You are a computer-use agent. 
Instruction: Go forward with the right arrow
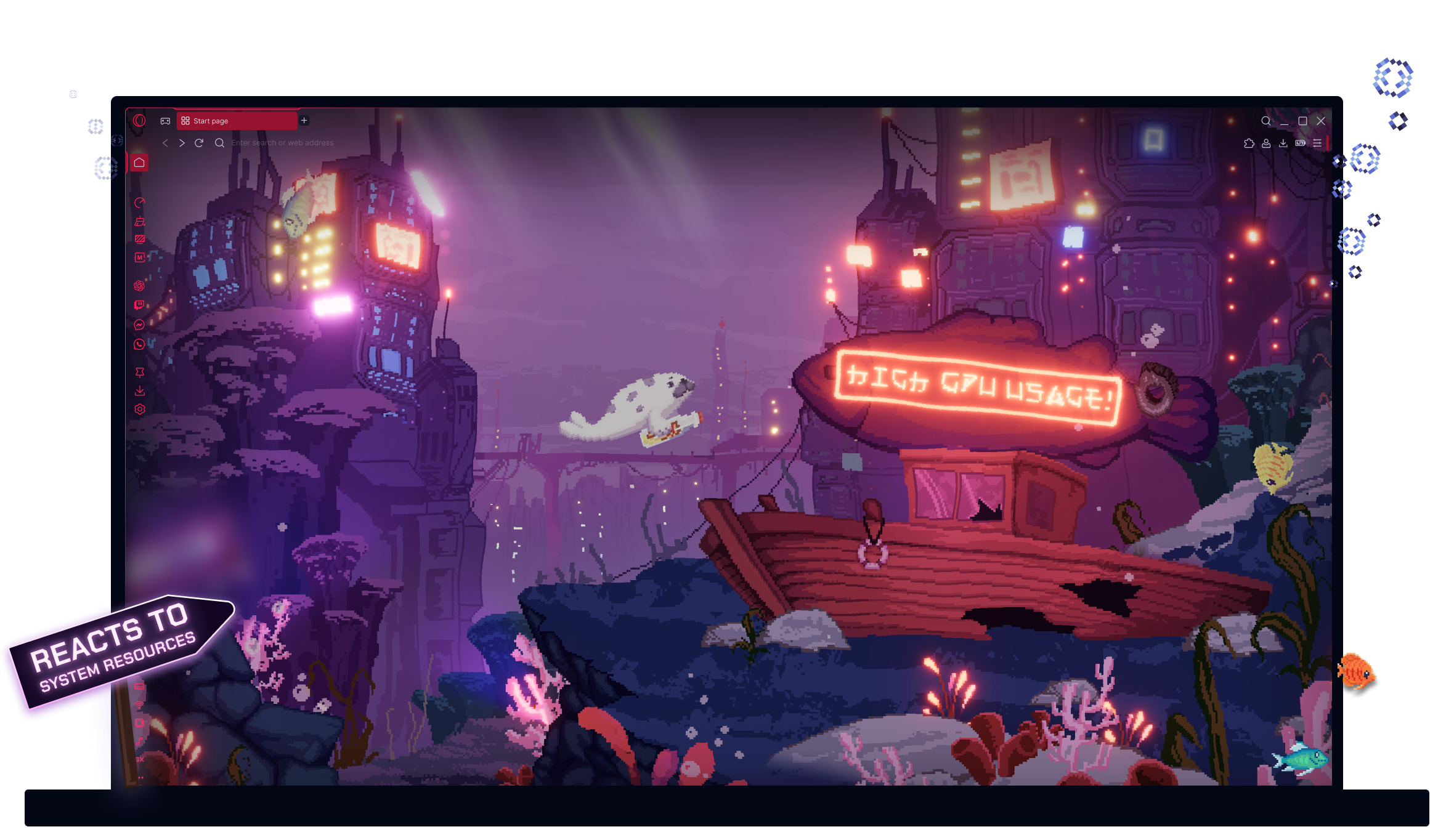(x=182, y=143)
